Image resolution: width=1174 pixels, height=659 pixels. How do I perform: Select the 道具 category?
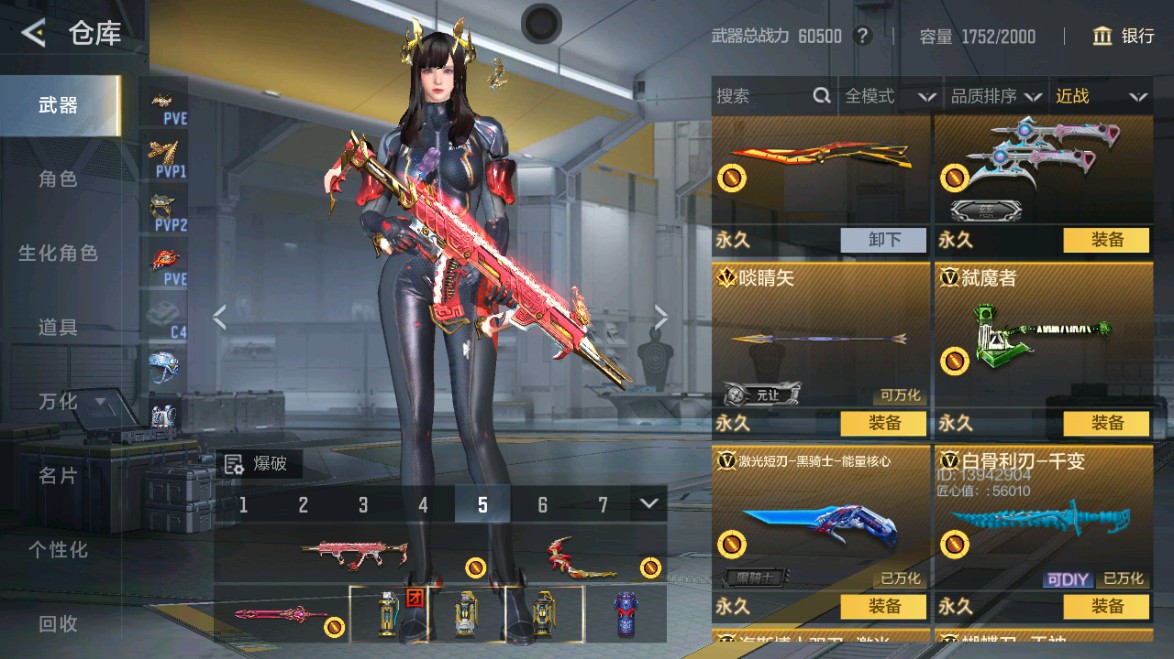pyautogui.click(x=58, y=327)
